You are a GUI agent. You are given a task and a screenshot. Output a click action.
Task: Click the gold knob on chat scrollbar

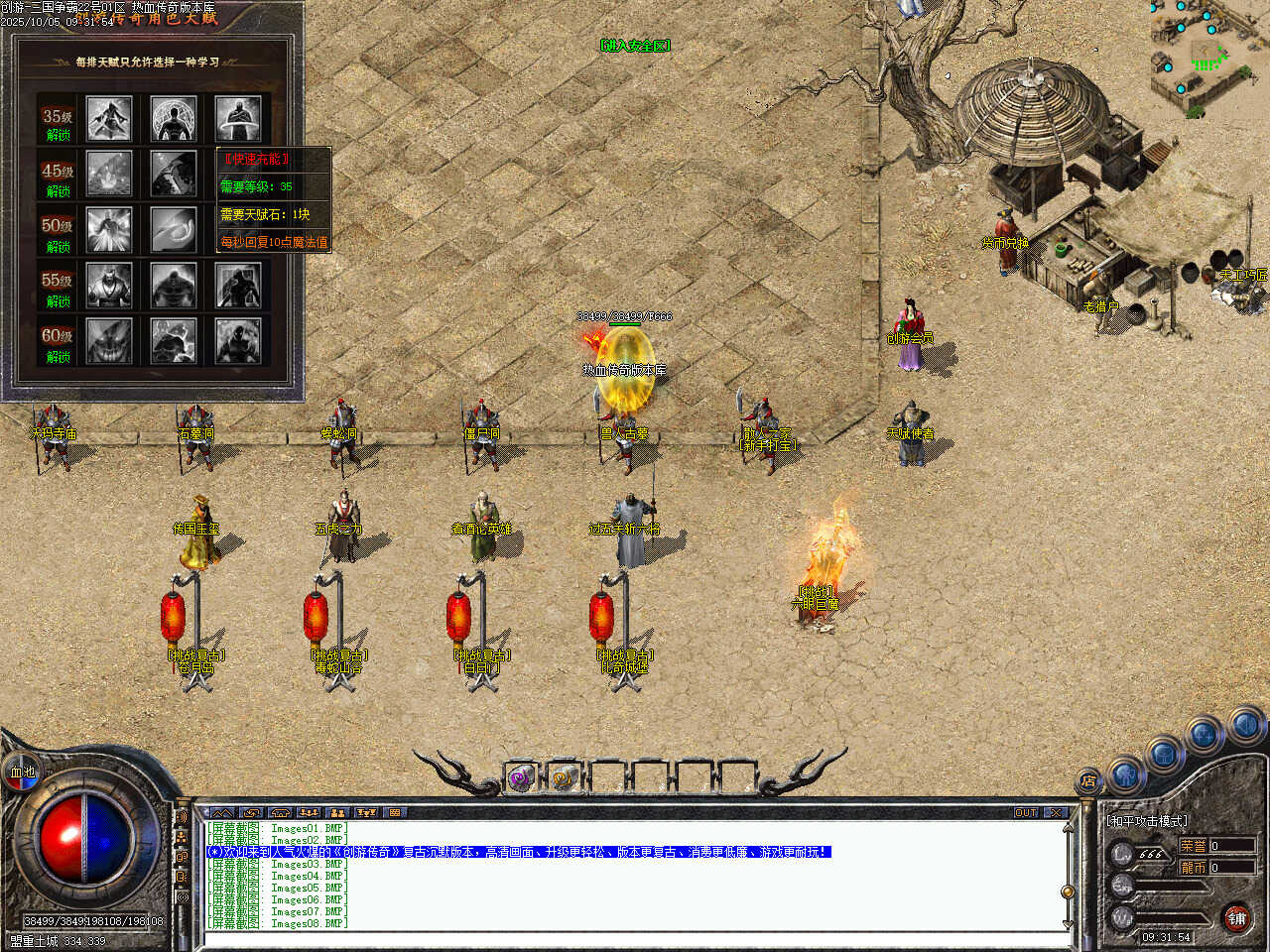(x=1068, y=892)
